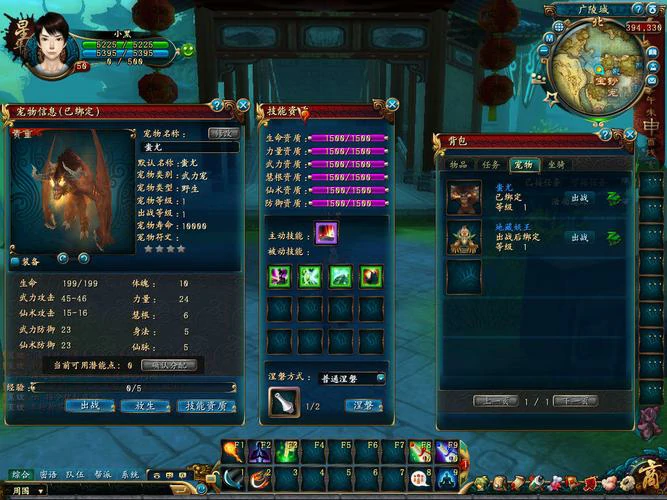Open the 涅槃方式 dropdown
Viewport: 667px width, 500px height.
[351, 379]
